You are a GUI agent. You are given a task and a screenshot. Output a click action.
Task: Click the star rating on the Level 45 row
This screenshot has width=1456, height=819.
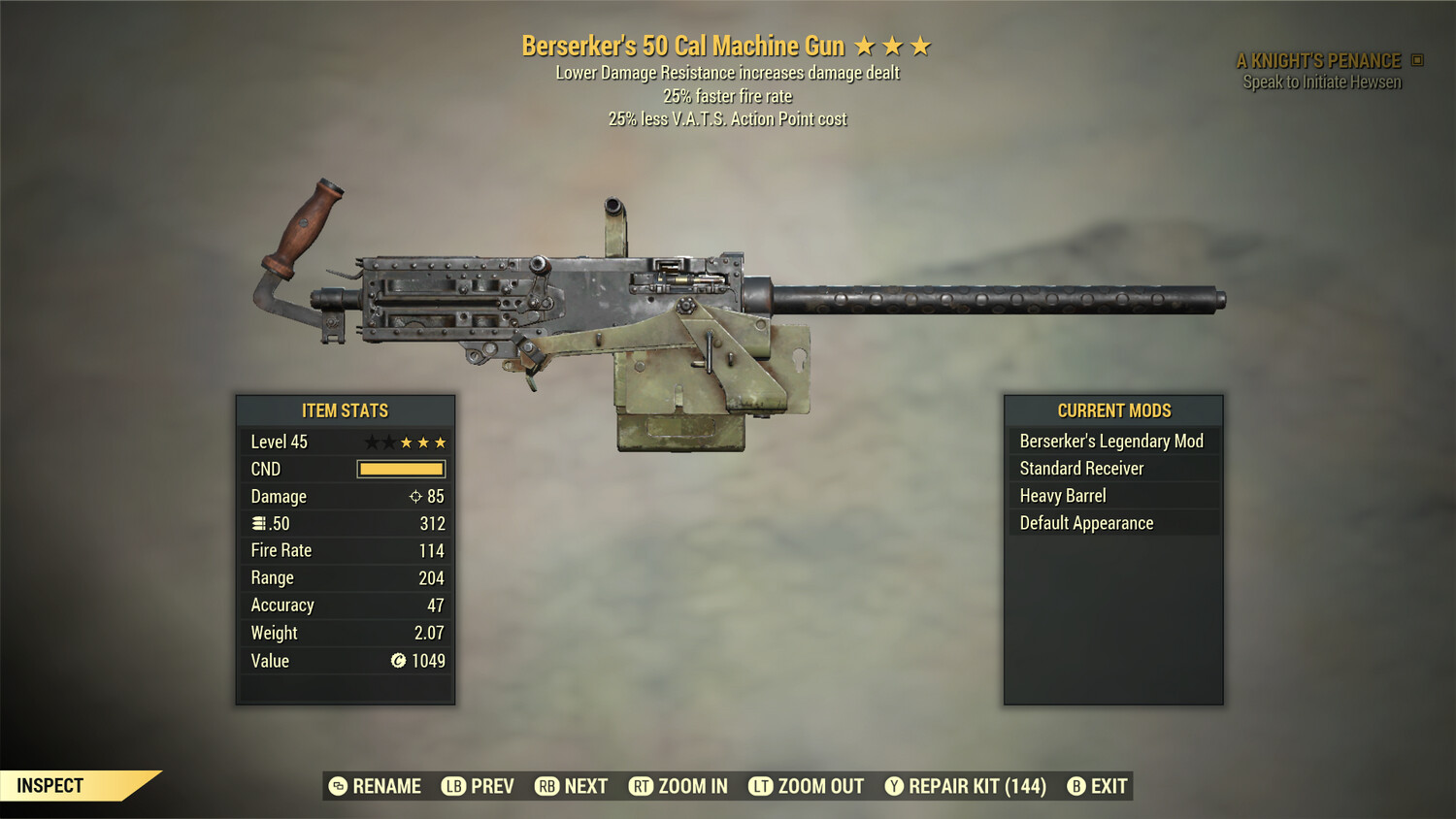click(407, 441)
